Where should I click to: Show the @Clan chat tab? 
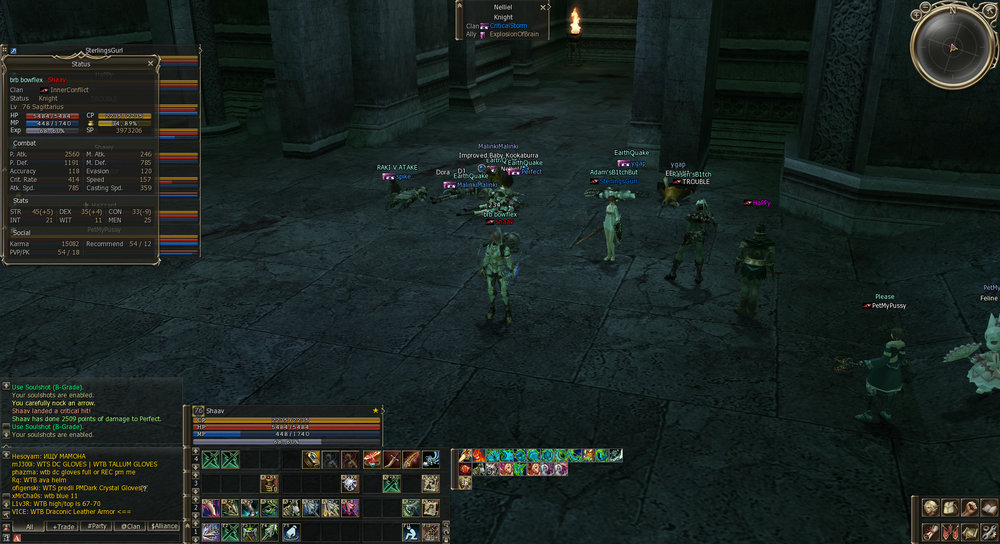pos(131,525)
